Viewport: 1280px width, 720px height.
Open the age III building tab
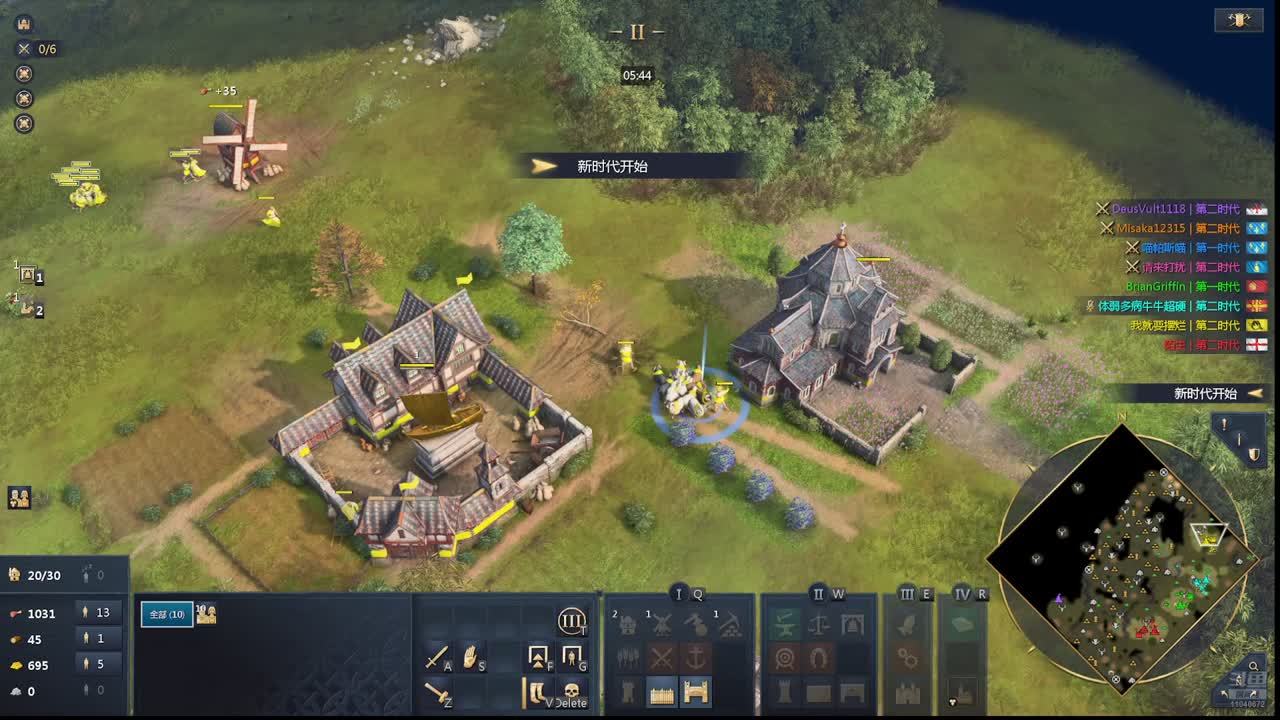(x=907, y=594)
